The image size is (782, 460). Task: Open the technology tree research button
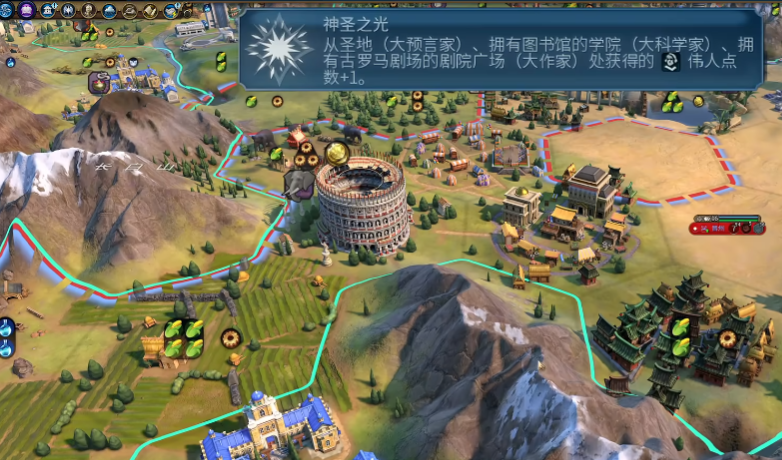[7, 11]
